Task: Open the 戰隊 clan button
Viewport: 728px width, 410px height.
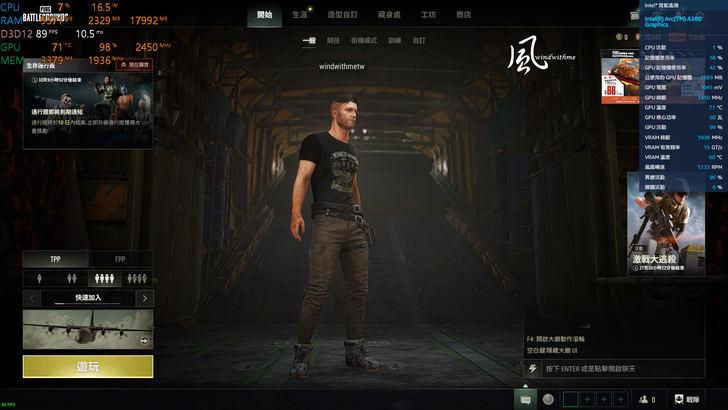Action: click(687, 399)
